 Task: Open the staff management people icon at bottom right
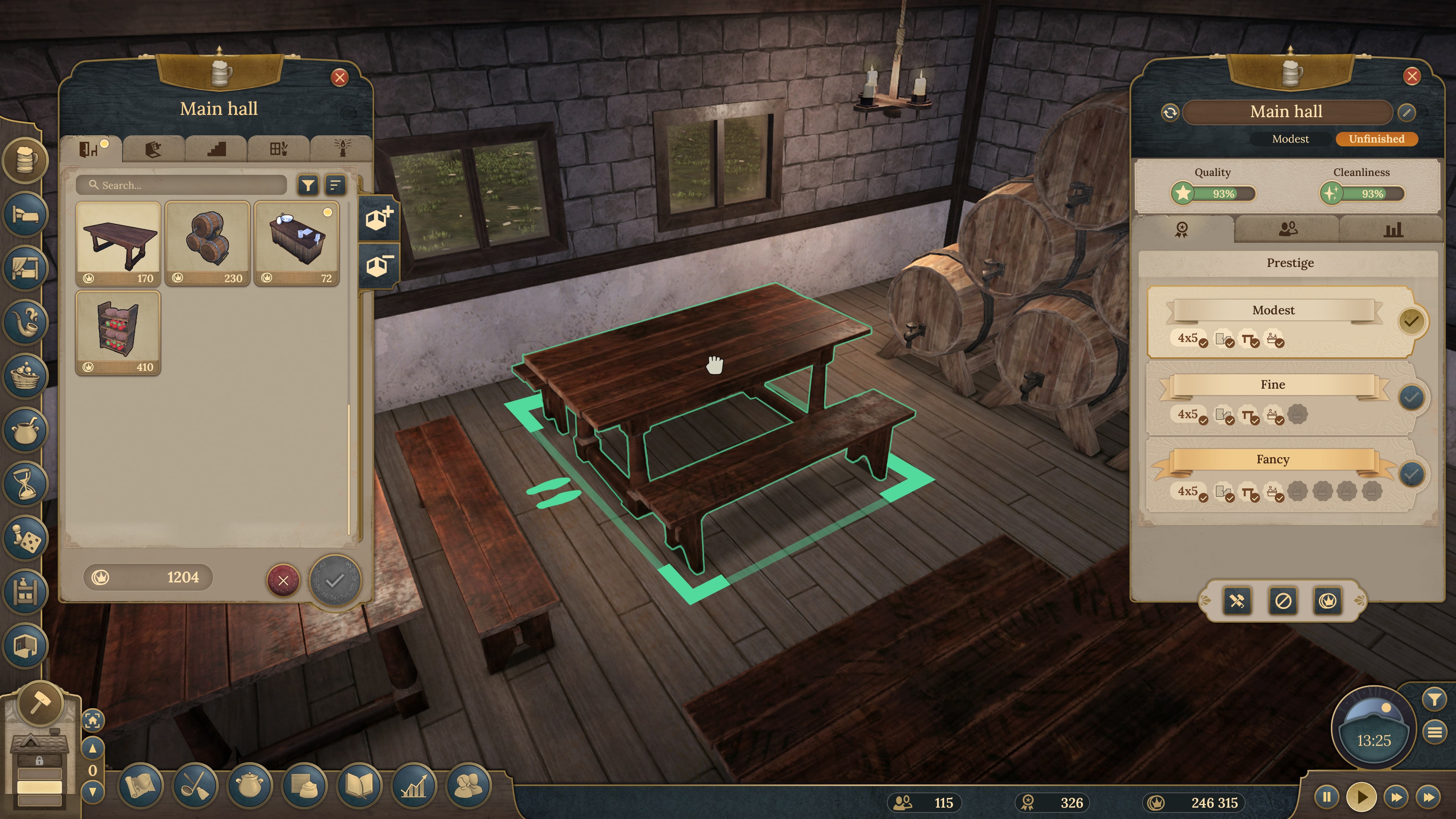[469, 786]
